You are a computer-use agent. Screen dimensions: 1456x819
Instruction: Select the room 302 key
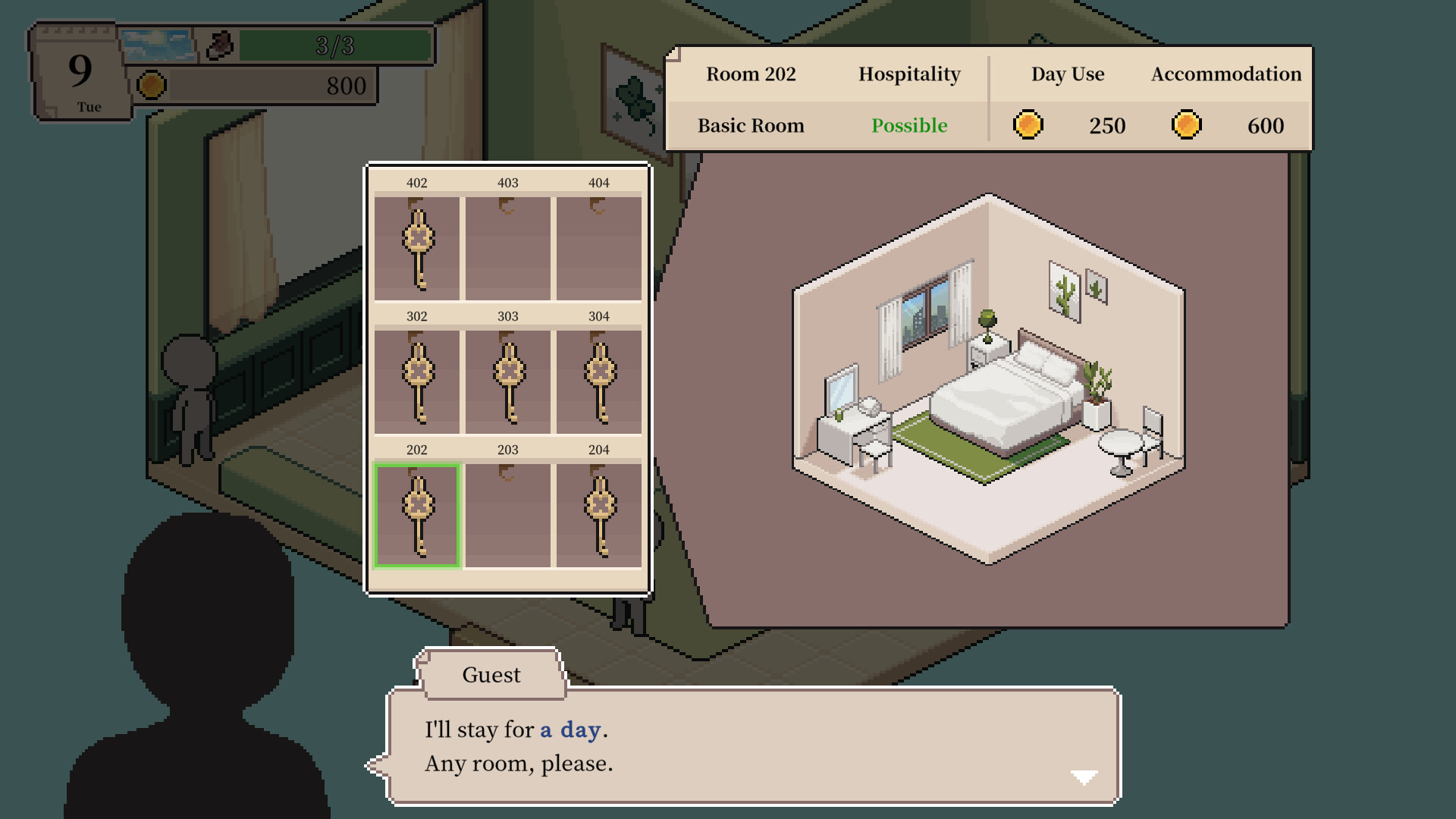(x=418, y=378)
